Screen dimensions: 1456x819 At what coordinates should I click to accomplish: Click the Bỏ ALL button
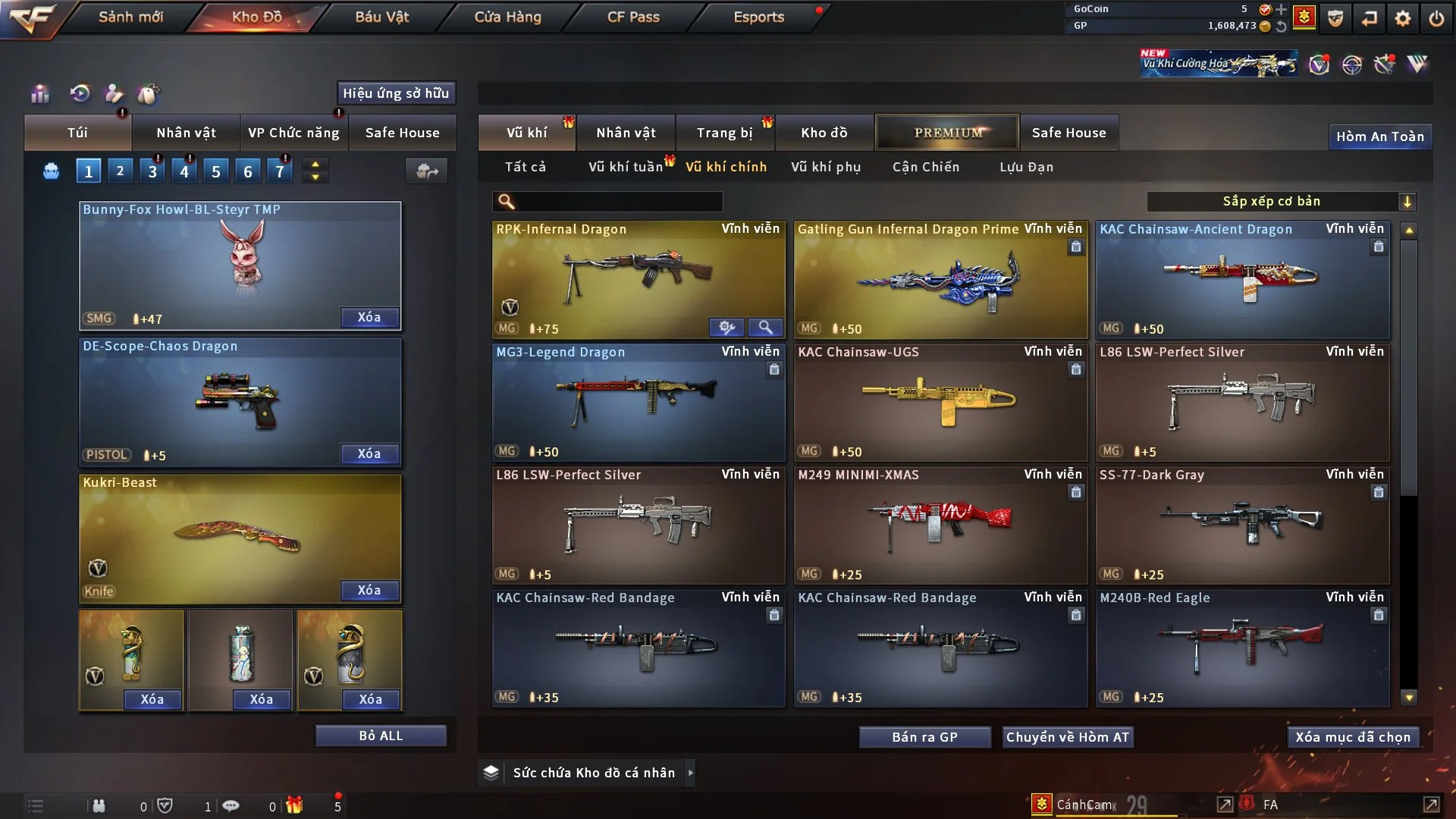pyautogui.click(x=381, y=736)
